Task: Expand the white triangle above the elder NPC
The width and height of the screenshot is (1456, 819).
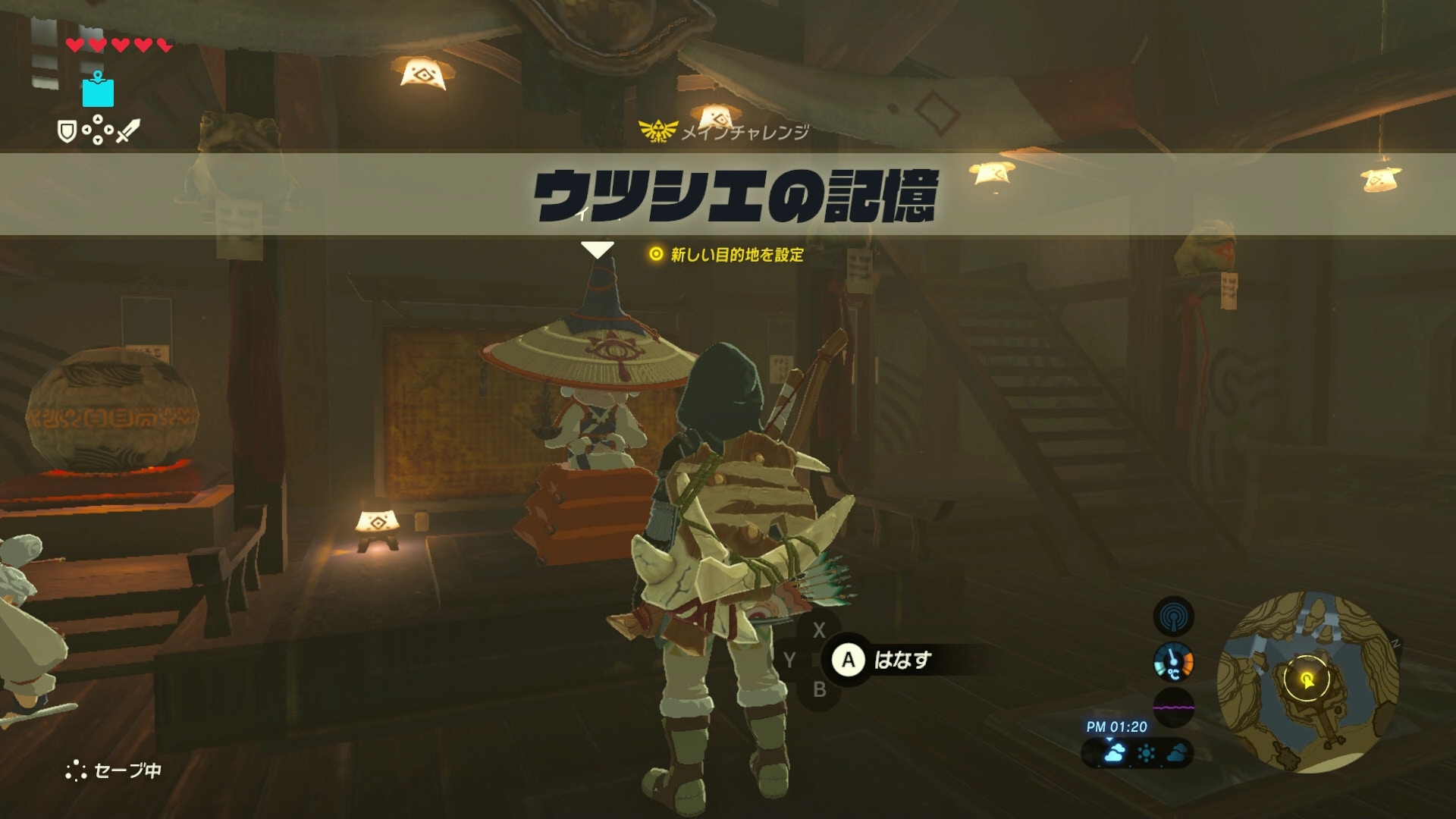Action: 598,247
